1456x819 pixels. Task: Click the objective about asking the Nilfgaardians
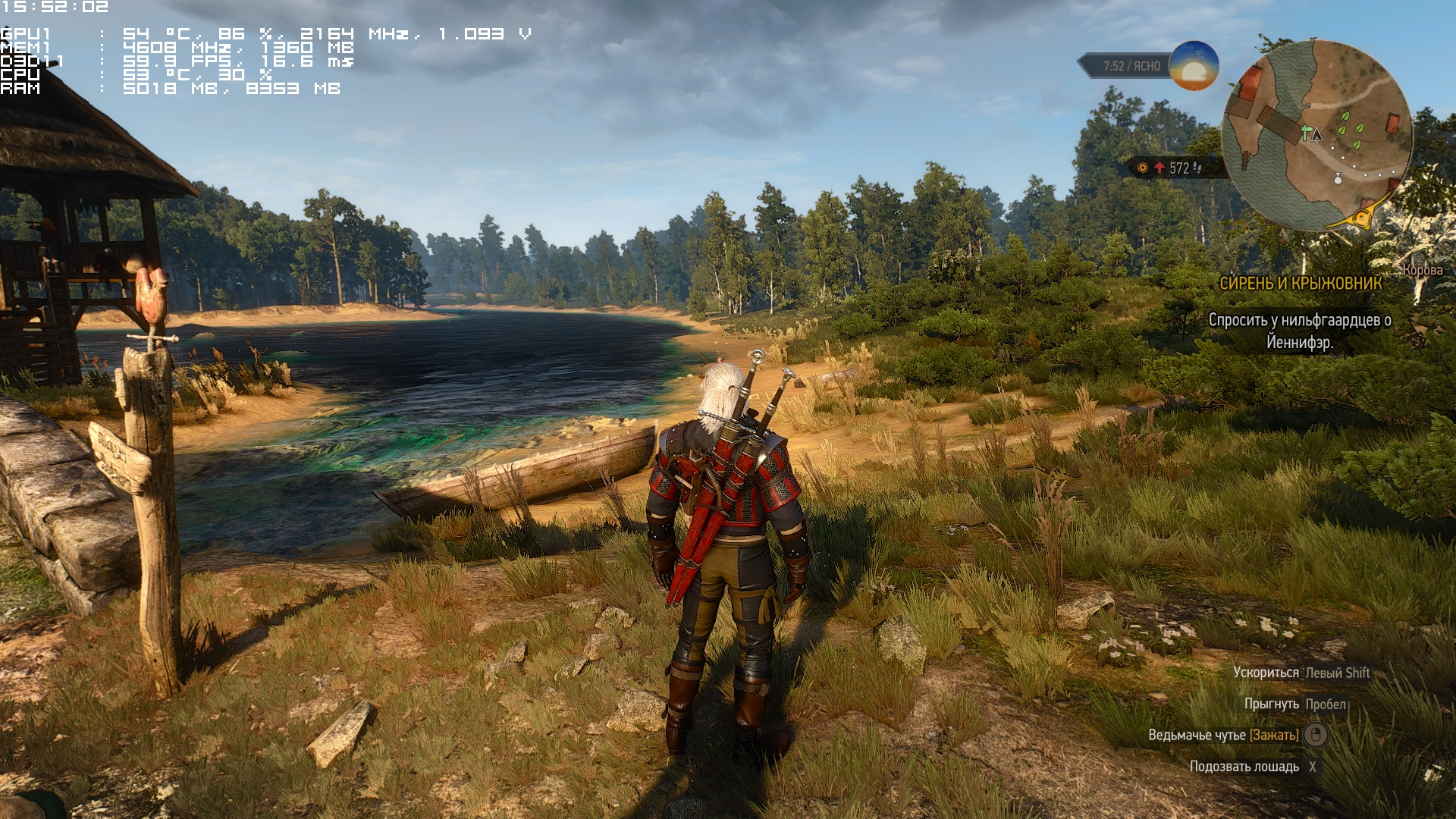point(1299,331)
